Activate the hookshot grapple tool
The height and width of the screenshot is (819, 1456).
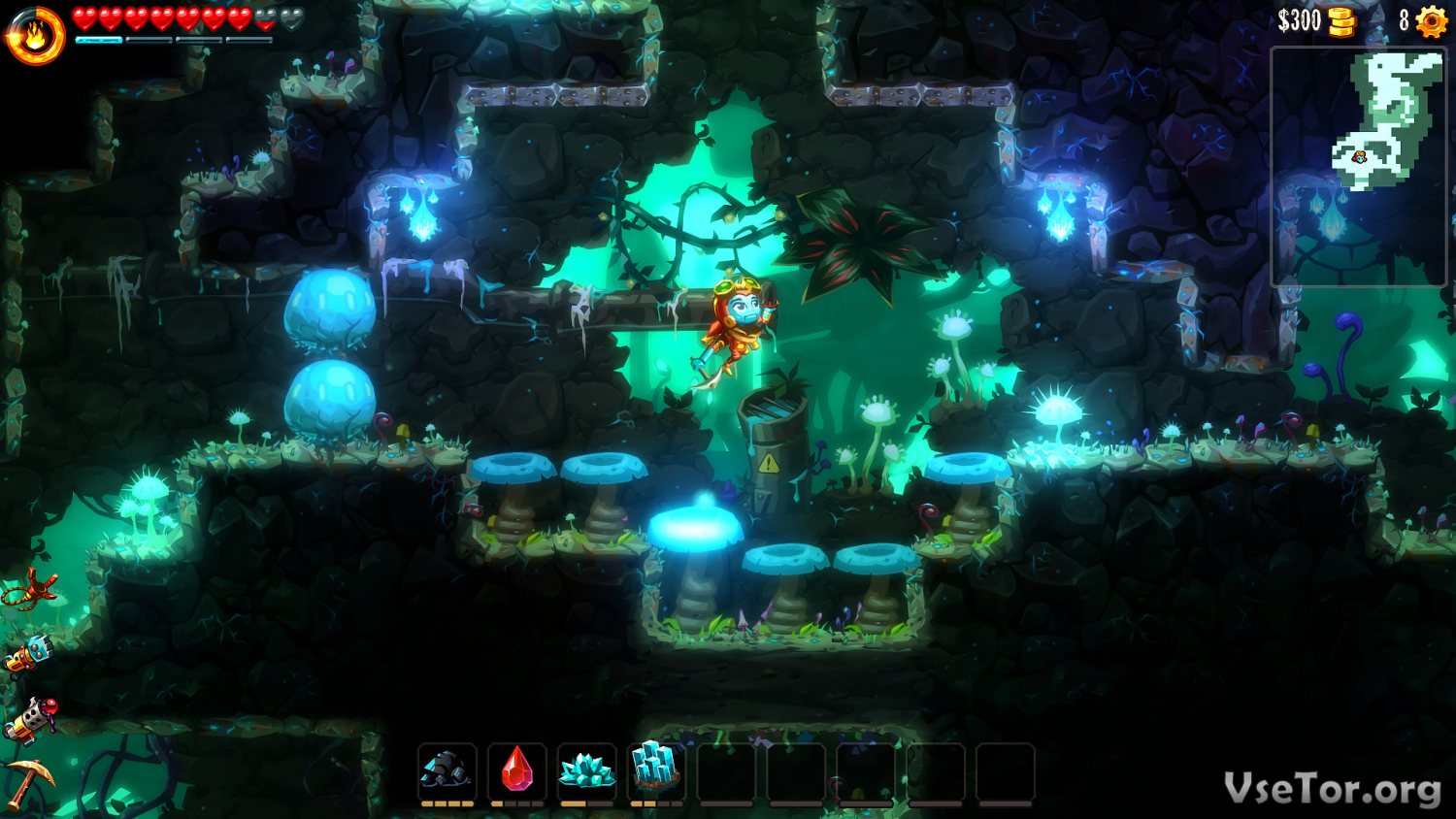click(29, 588)
